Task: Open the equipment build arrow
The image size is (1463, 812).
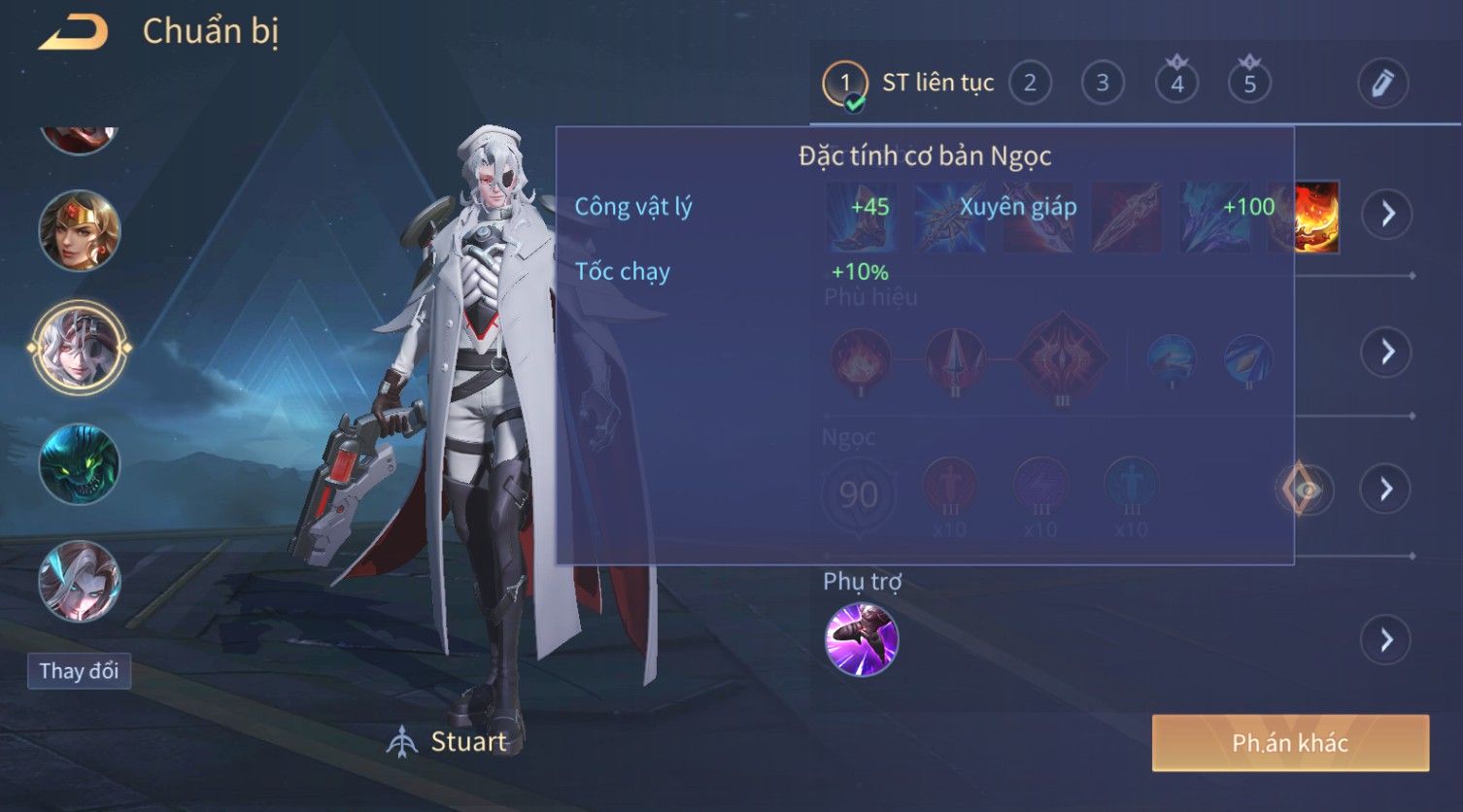Action: [x=1387, y=214]
